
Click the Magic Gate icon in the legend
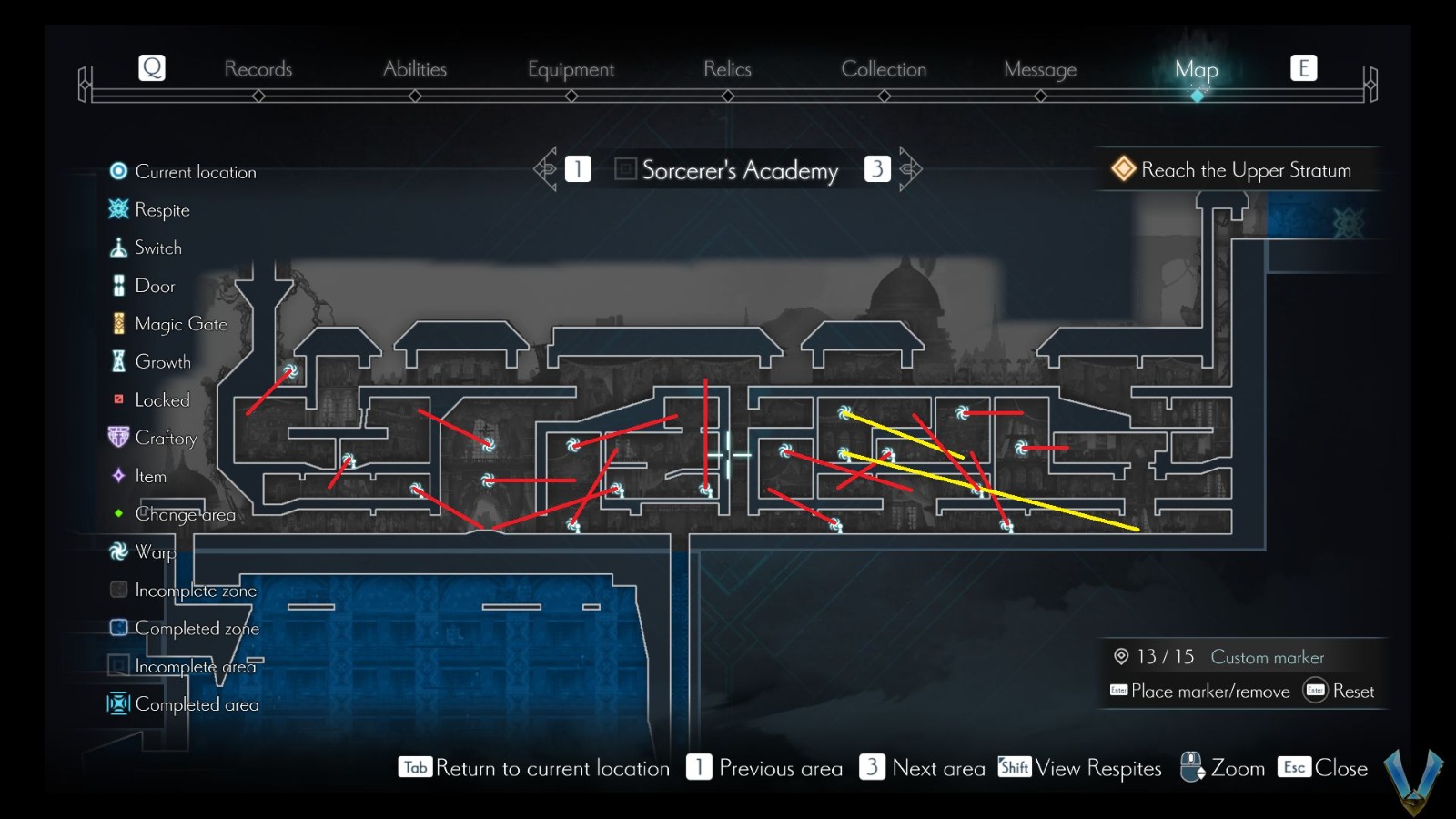pyautogui.click(x=117, y=323)
